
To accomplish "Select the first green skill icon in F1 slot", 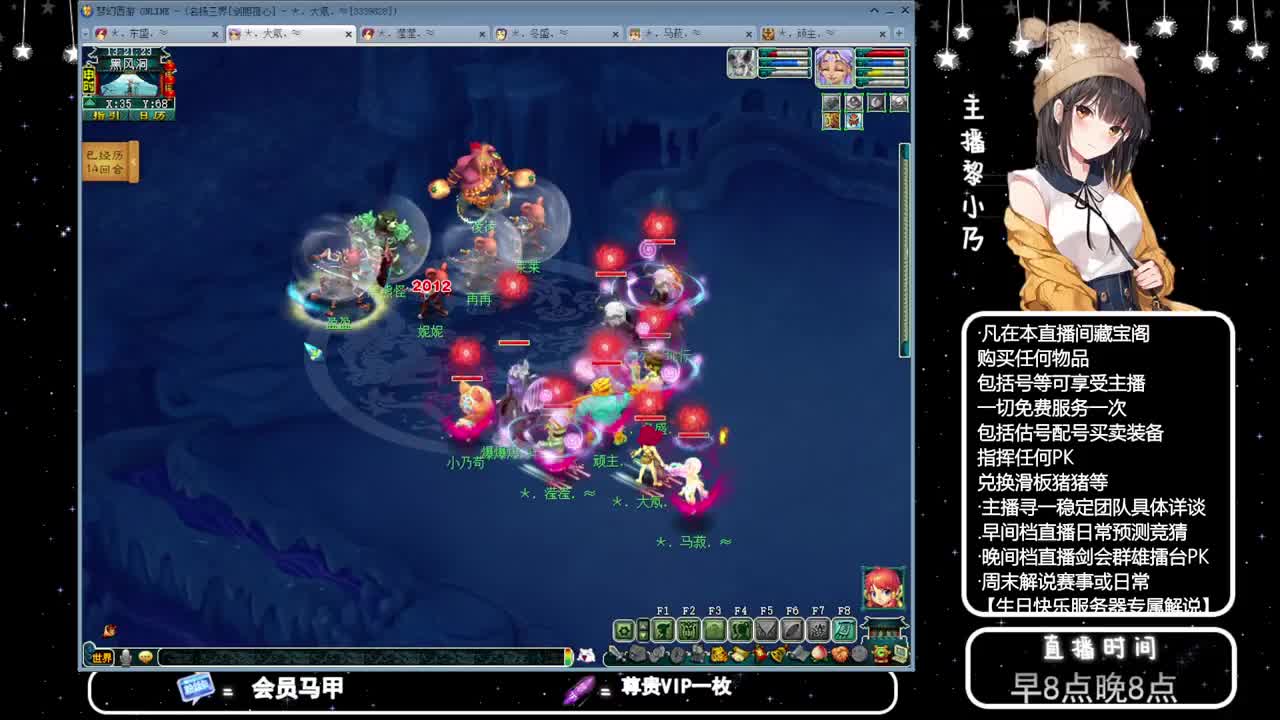I will pyautogui.click(x=665, y=629).
